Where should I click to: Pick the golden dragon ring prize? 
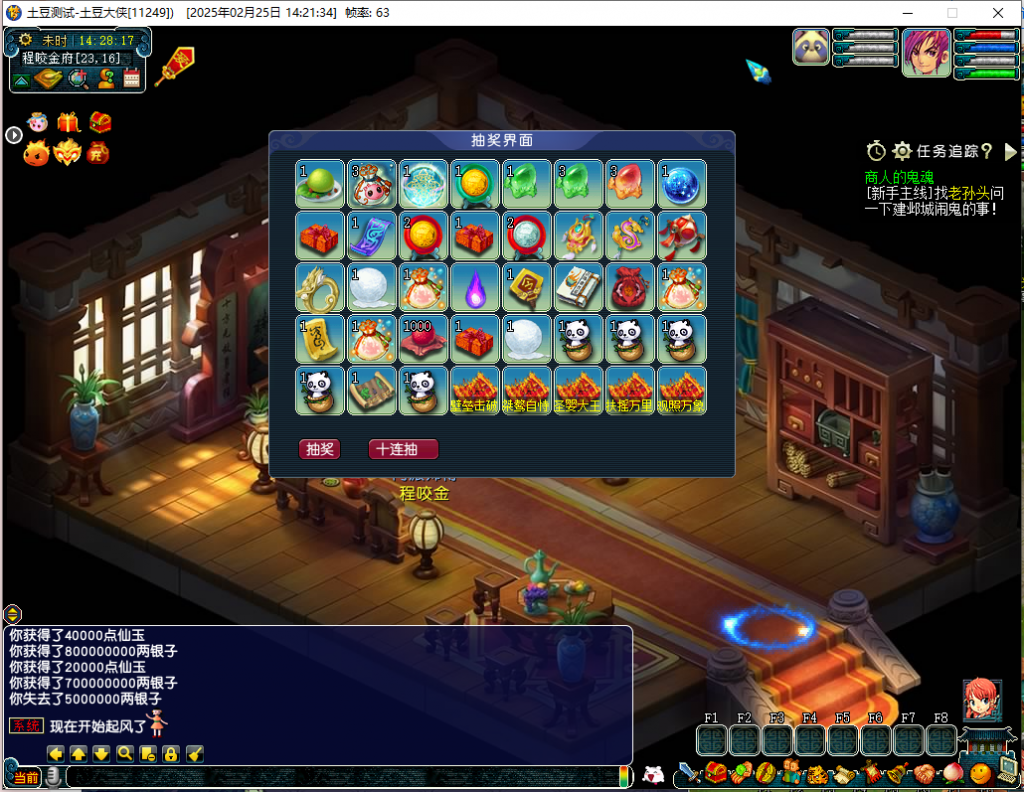[x=319, y=287]
